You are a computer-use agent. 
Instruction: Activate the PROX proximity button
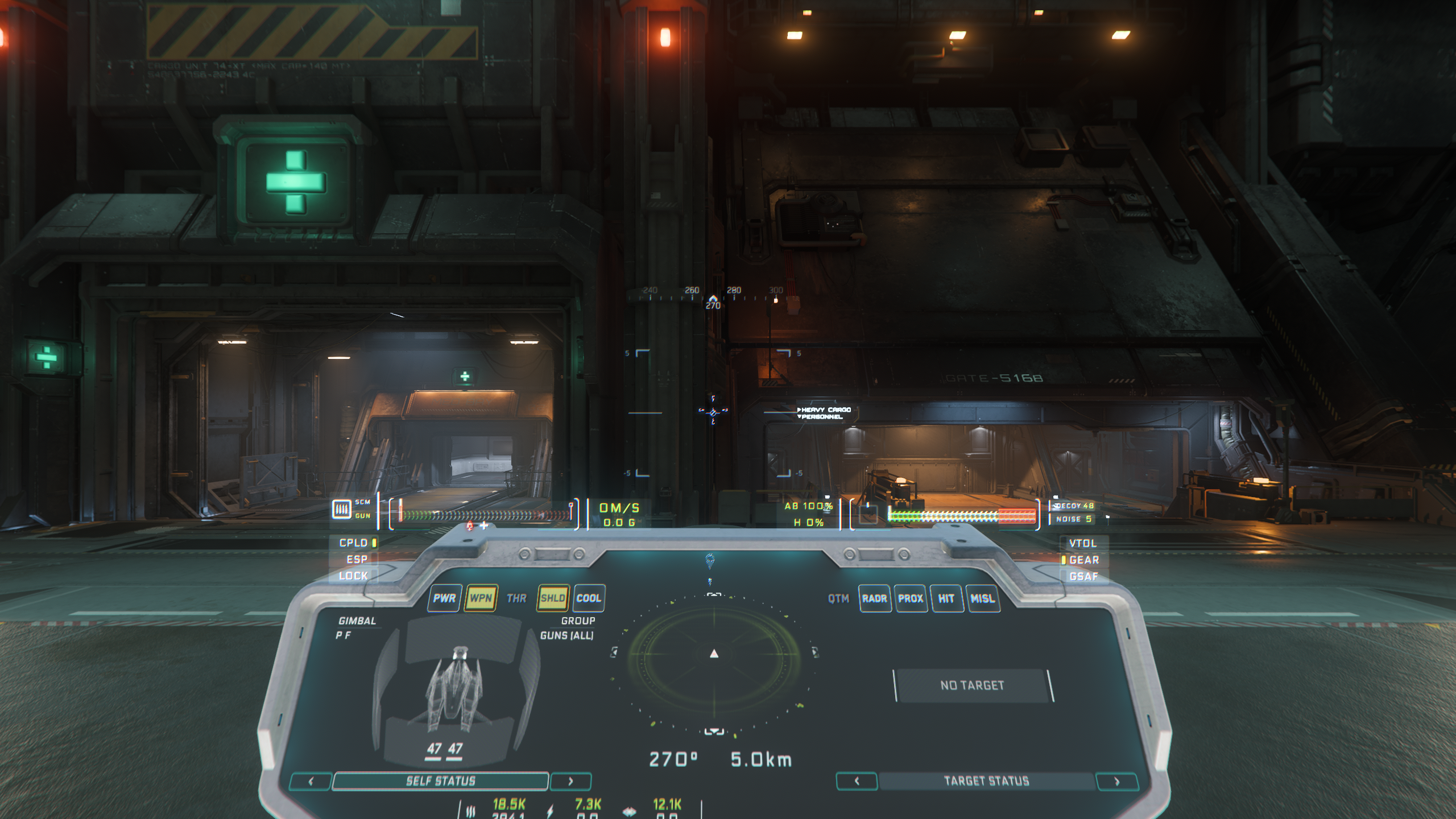(x=911, y=599)
